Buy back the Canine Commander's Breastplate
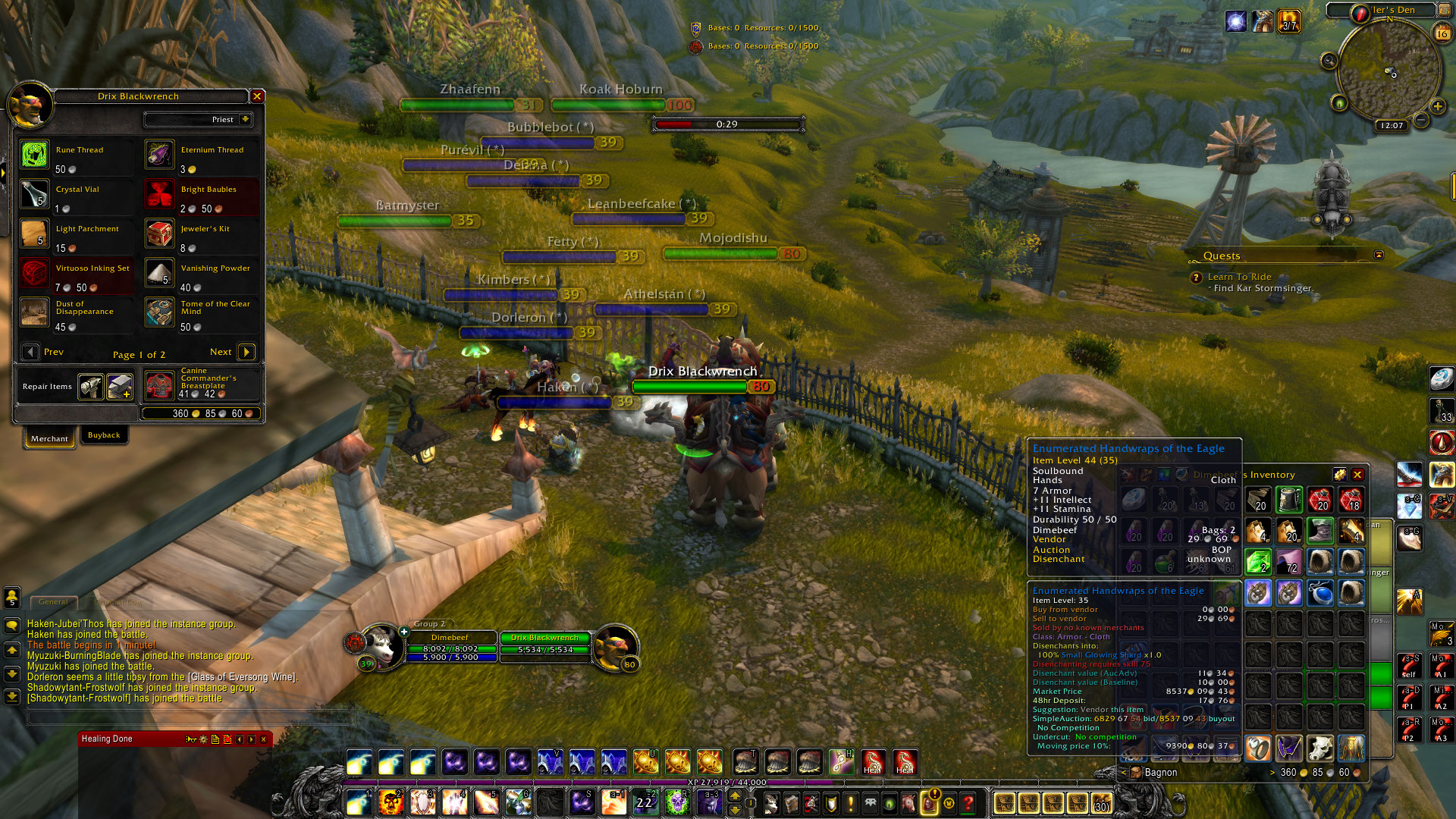Viewport: 1456px width, 819px height. 160,385
